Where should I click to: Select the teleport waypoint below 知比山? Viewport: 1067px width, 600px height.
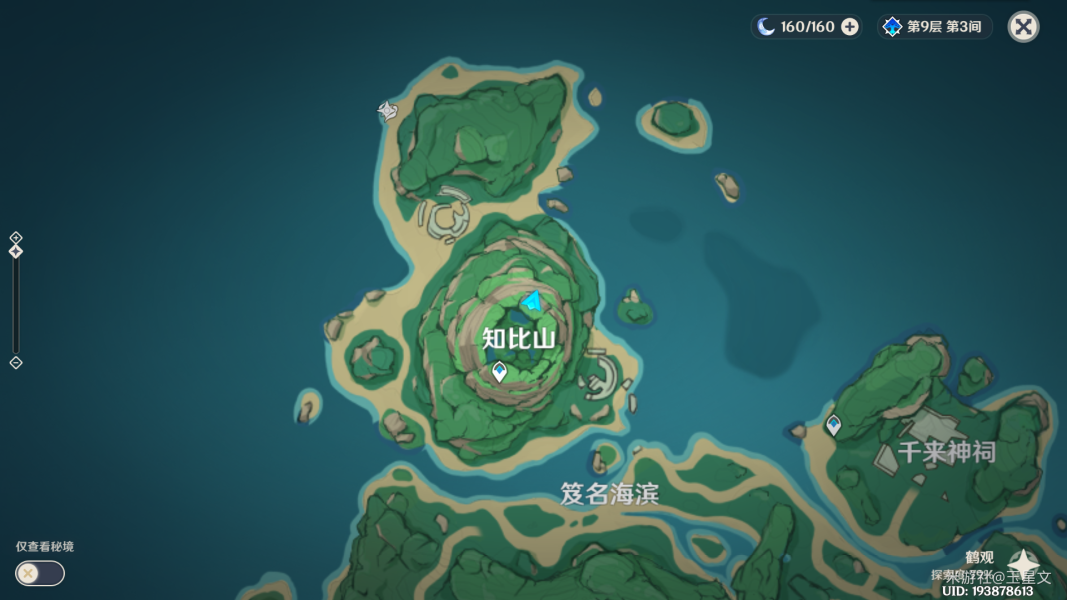(x=499, y=372)
